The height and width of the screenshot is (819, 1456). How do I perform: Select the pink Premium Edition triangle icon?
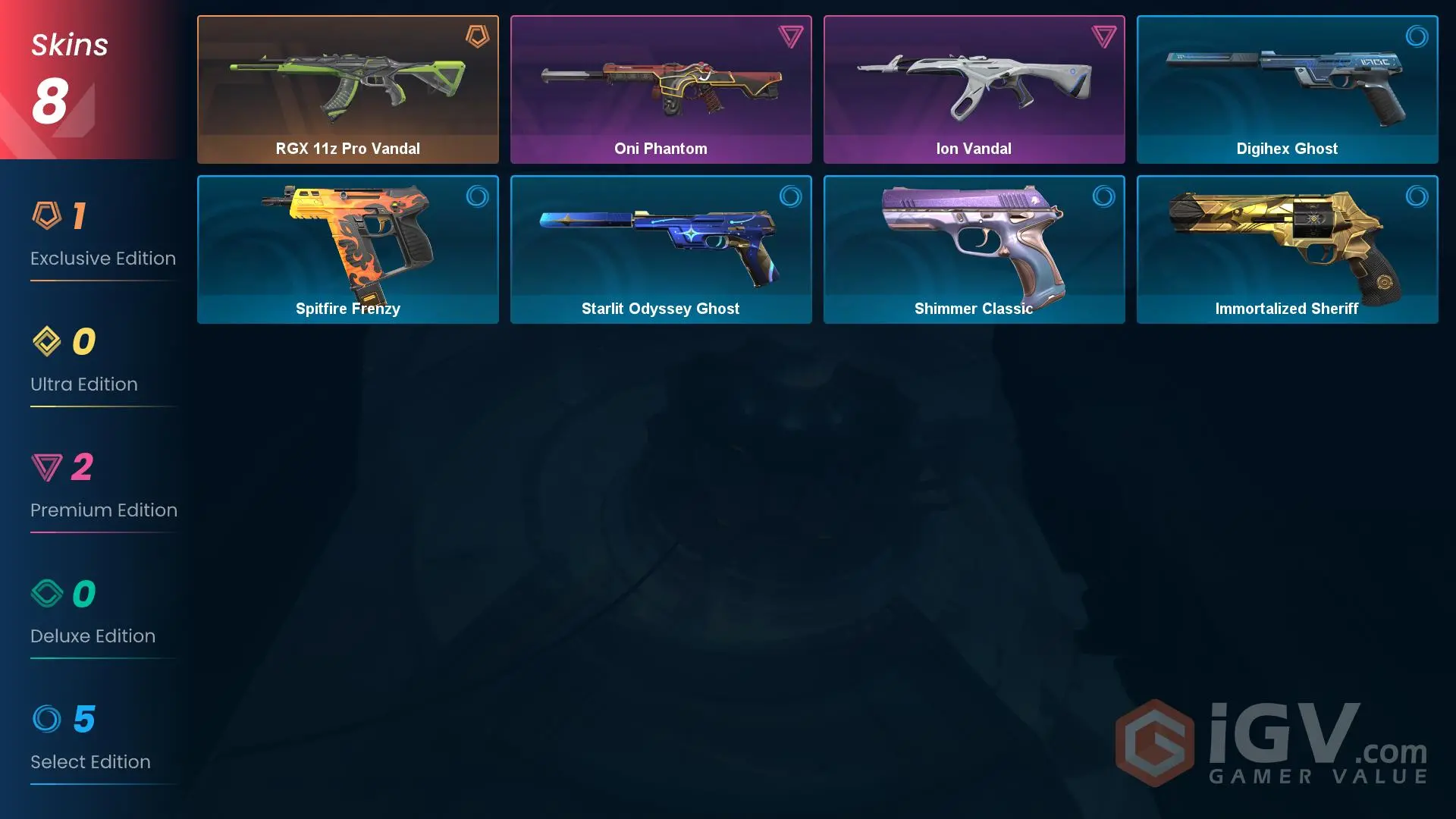click(x=47, y=468)
